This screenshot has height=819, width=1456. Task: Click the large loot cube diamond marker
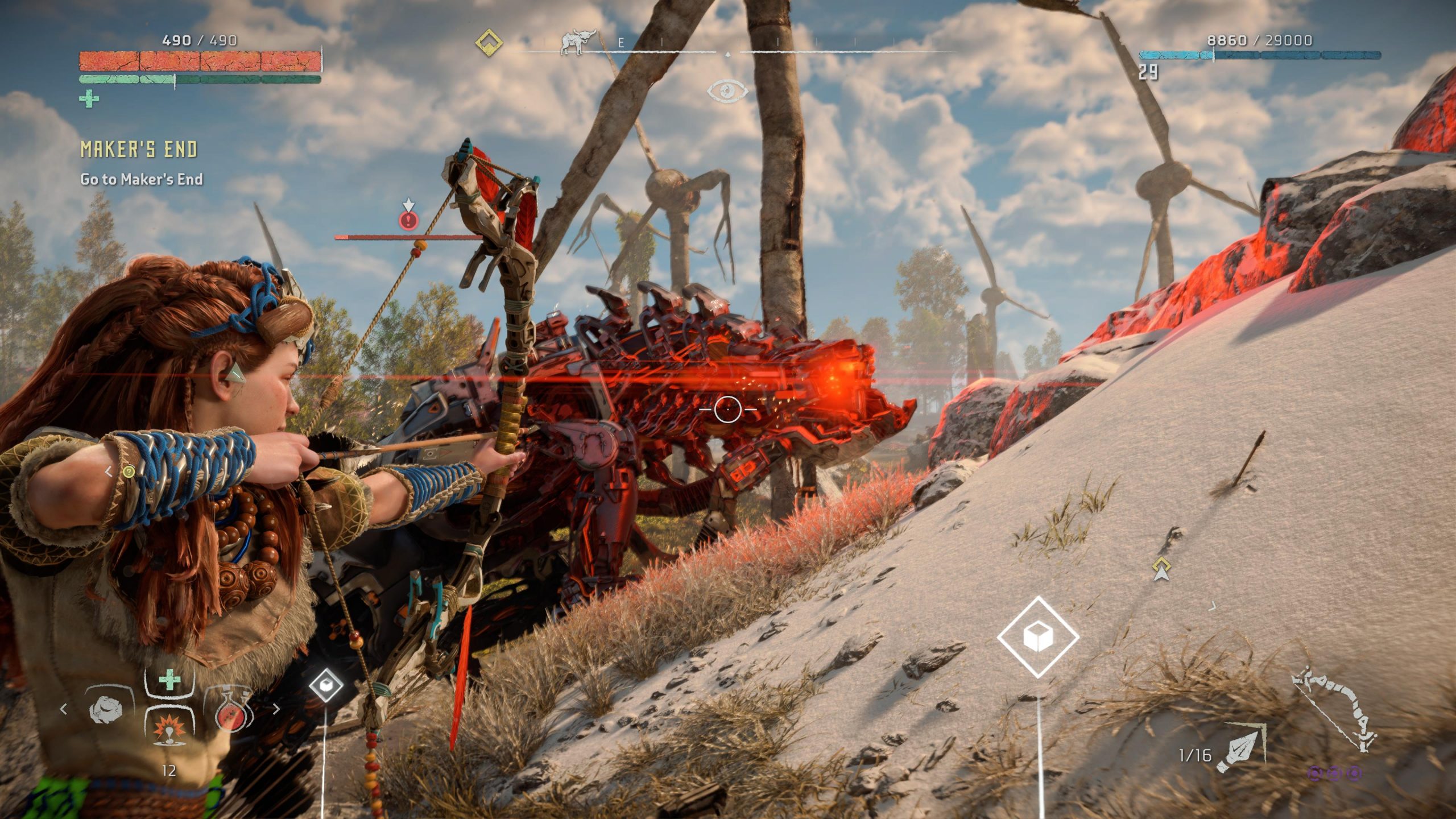tap(1038, 636)
